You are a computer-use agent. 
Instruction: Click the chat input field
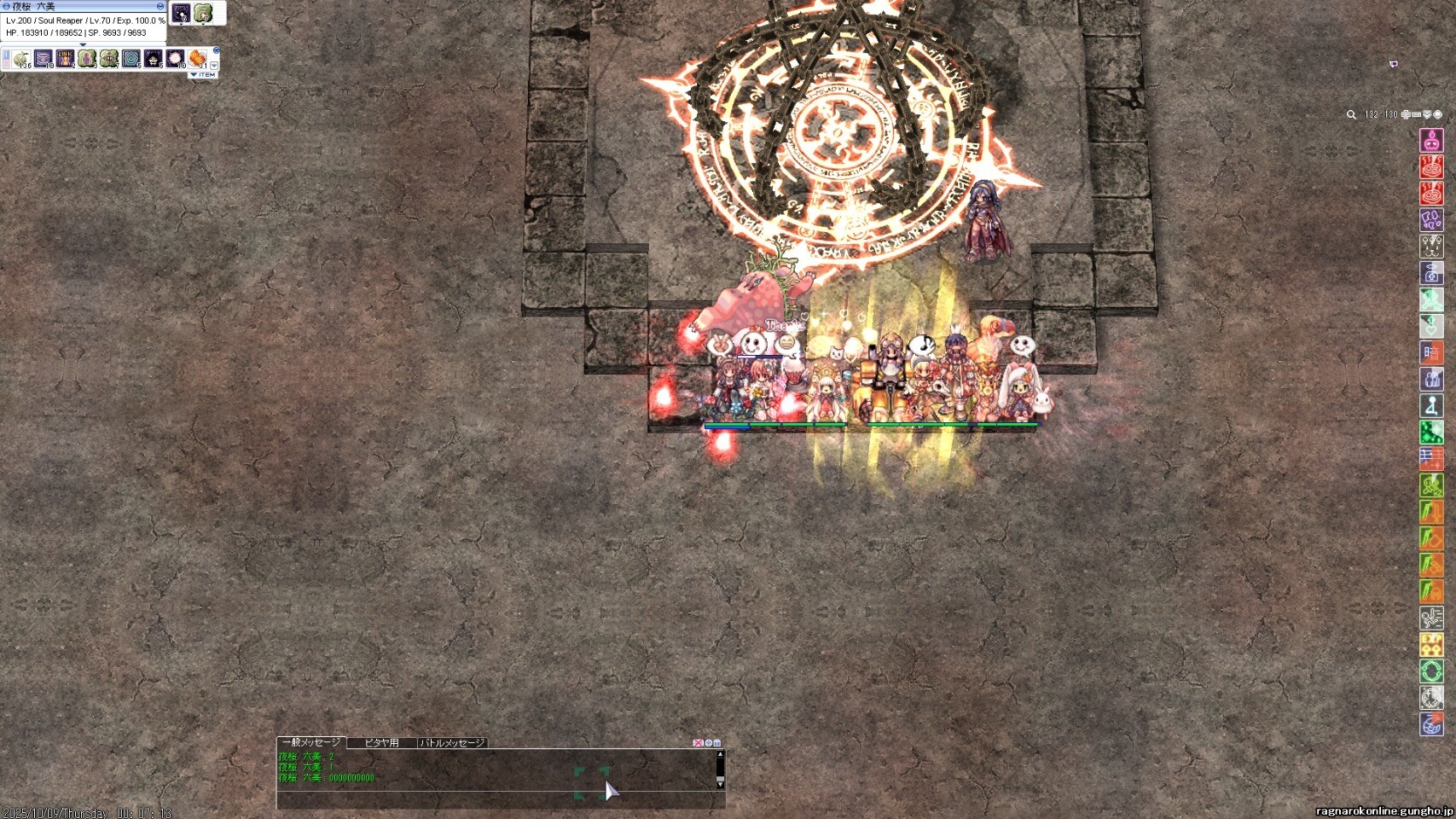(x=495, y=800)
